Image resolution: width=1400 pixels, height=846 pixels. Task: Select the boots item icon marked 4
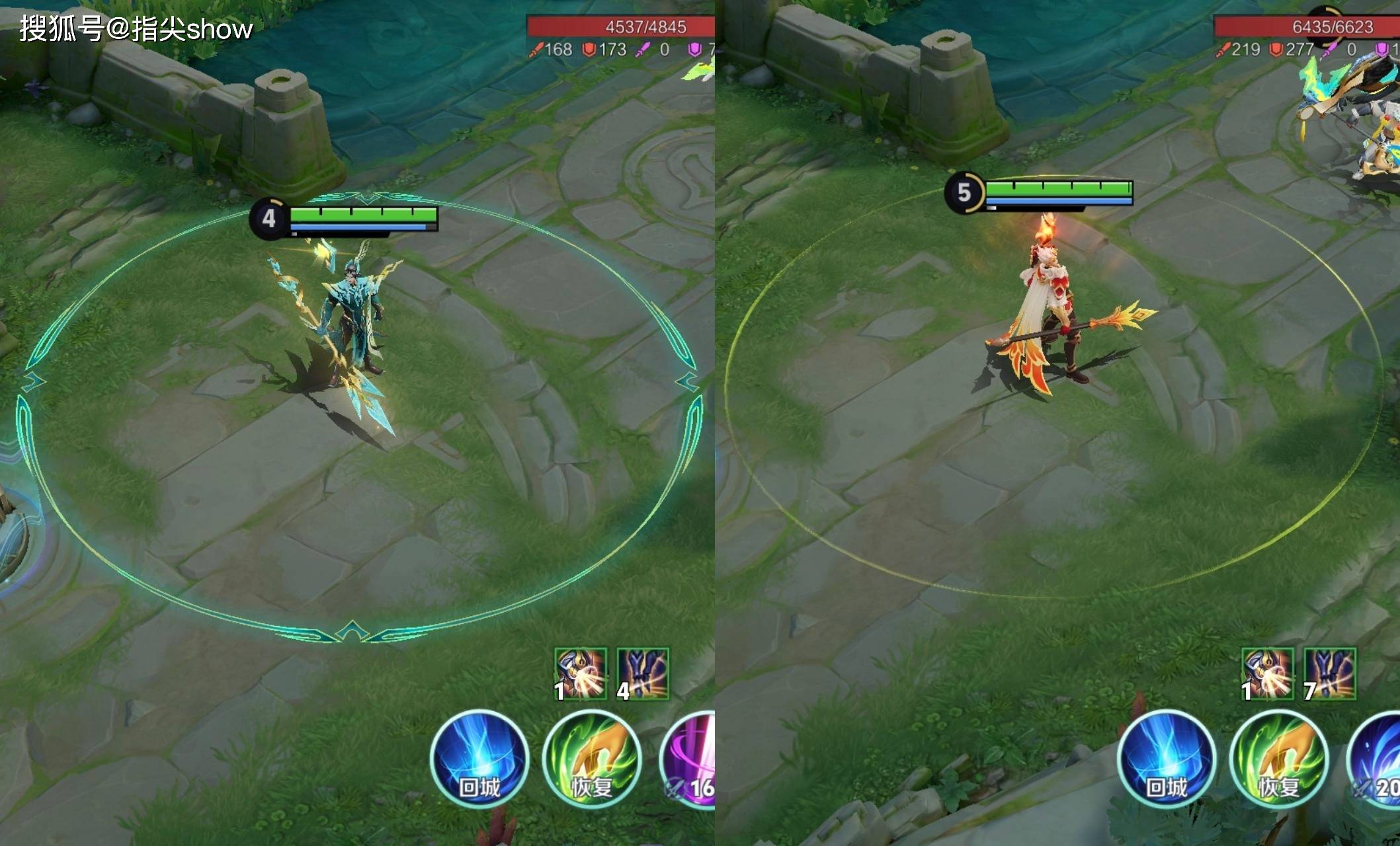(643, 673)
